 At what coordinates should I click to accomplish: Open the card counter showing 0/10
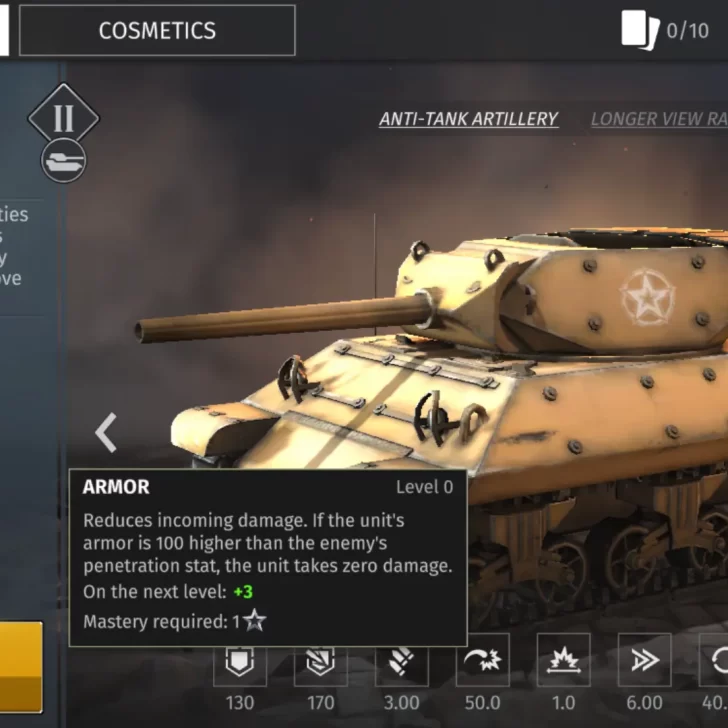pyautogui.click(x=665, y=30)
